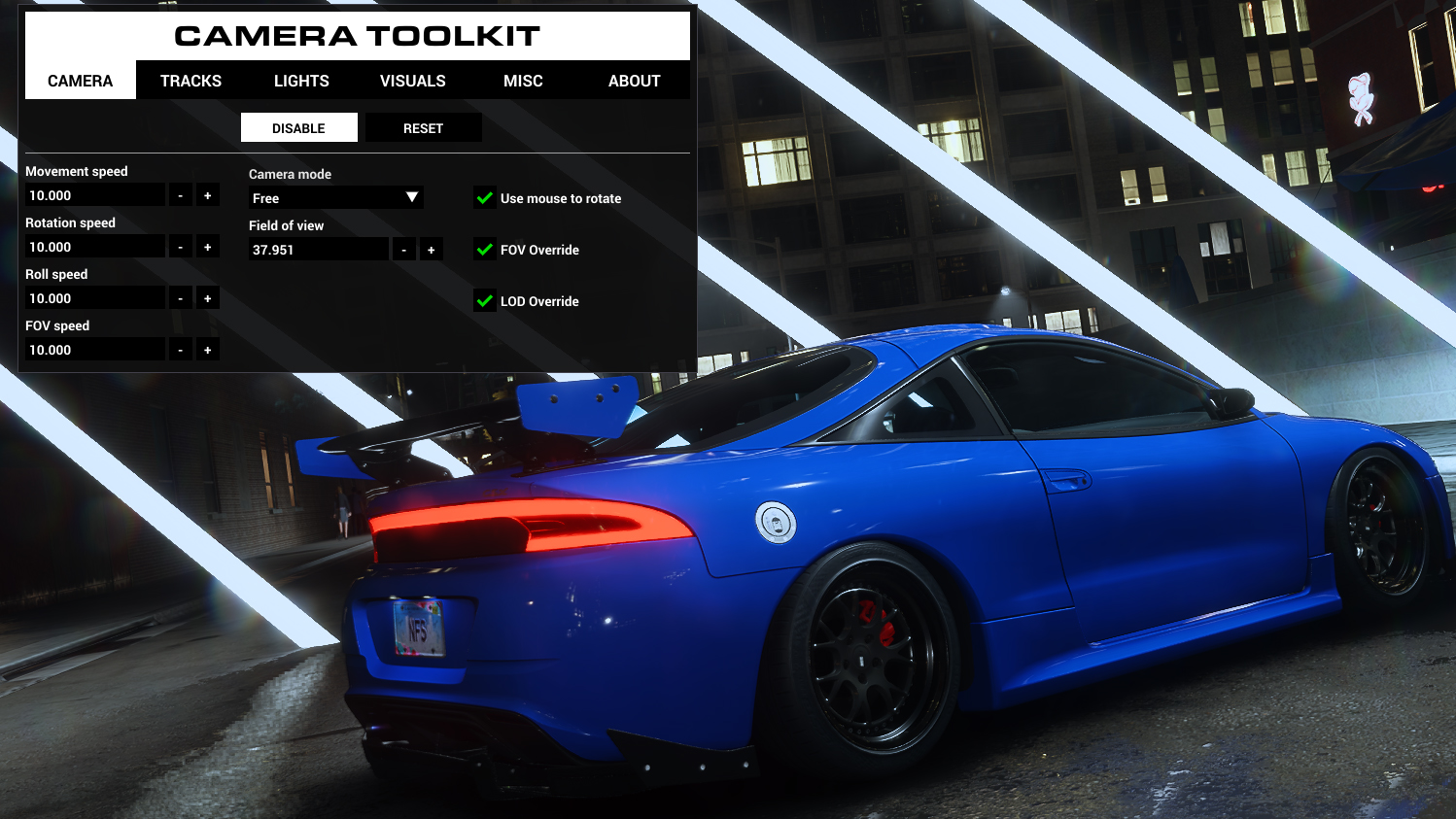Select the Movement speed input box

(94, 194)
